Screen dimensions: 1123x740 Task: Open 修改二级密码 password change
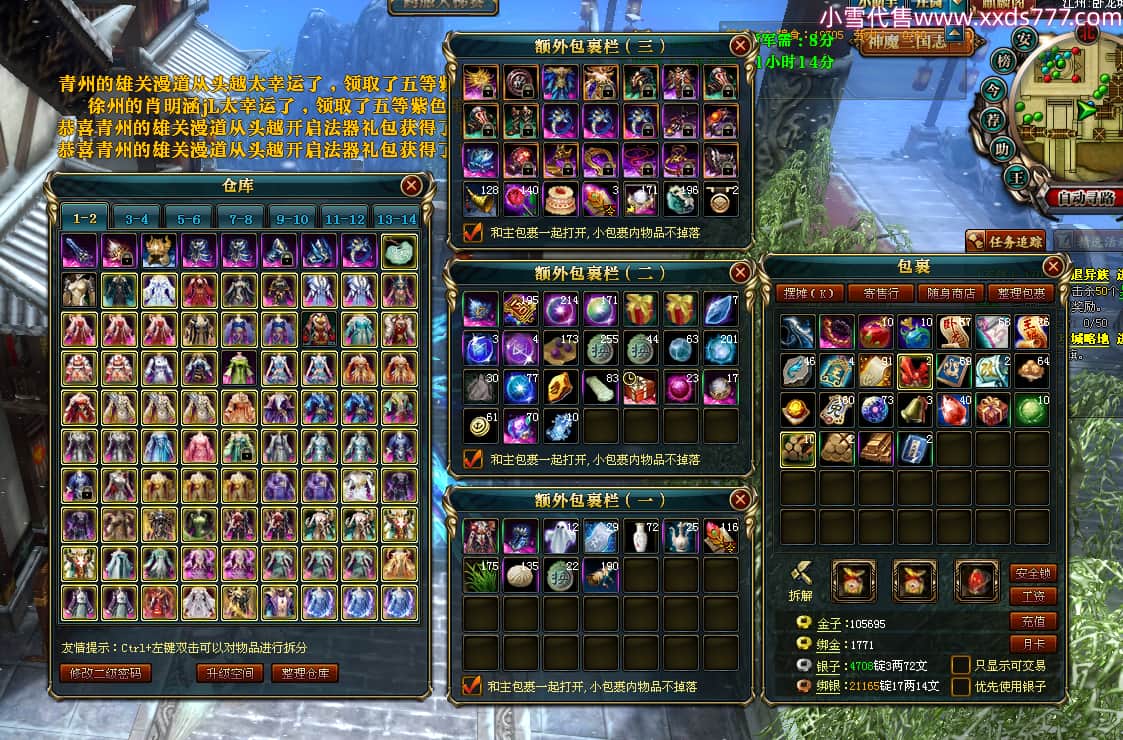coord(106,673)
